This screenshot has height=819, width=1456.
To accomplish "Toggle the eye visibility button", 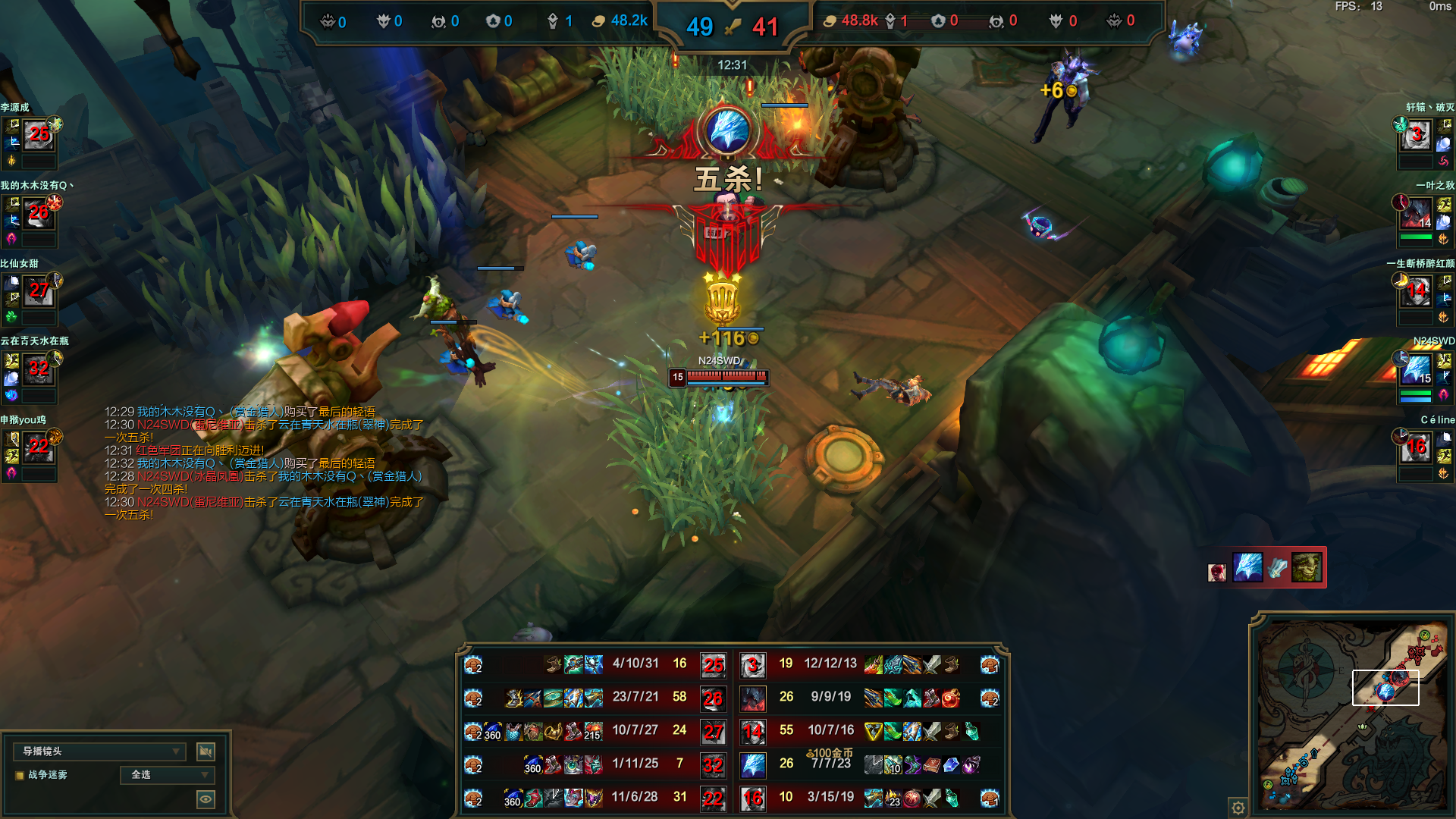I will pos(206,799).
